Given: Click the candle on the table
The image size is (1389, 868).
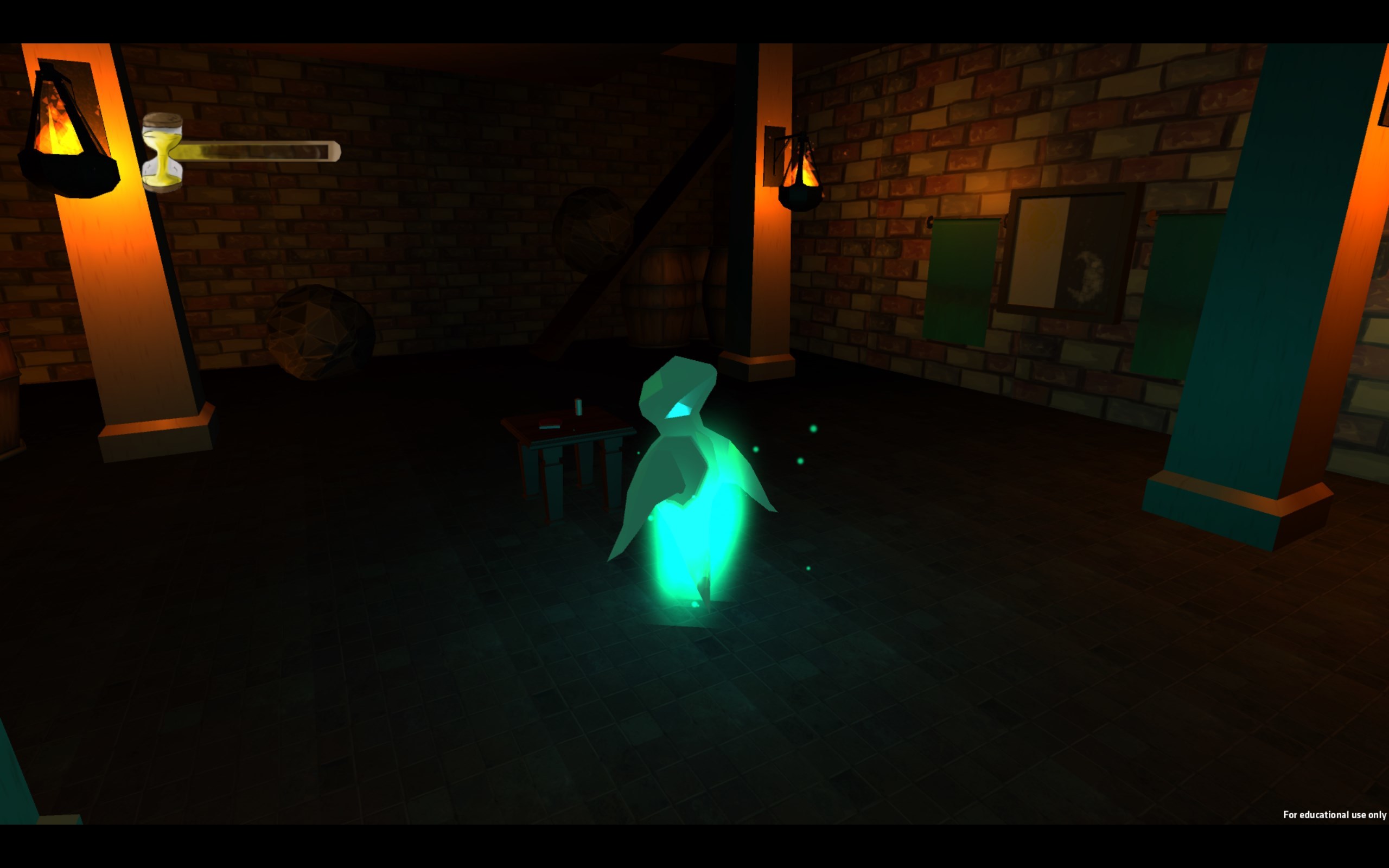Looking at the screenshot, I should point(579,407).
